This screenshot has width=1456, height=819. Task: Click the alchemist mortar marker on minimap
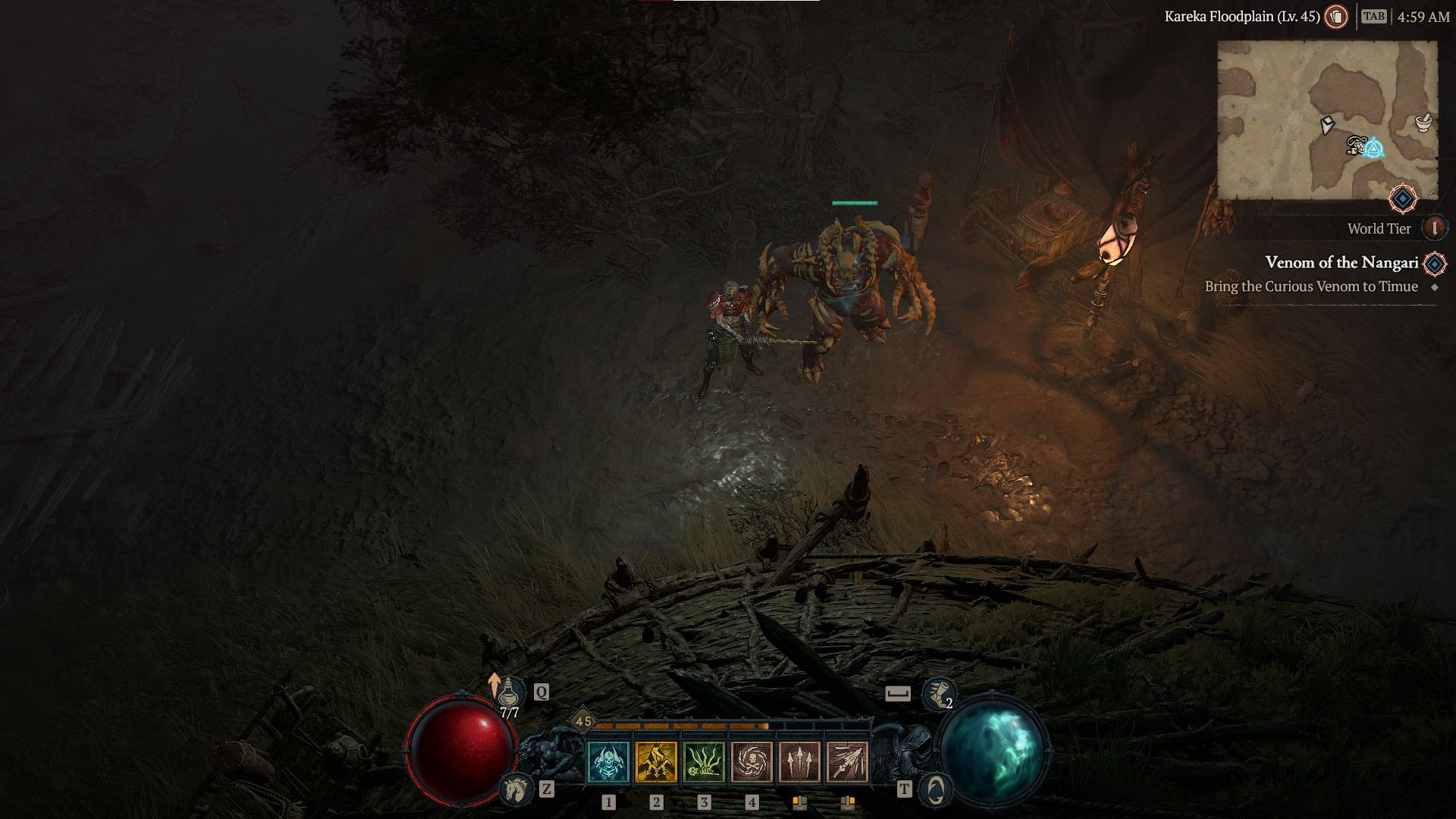tap(1423, 121)
